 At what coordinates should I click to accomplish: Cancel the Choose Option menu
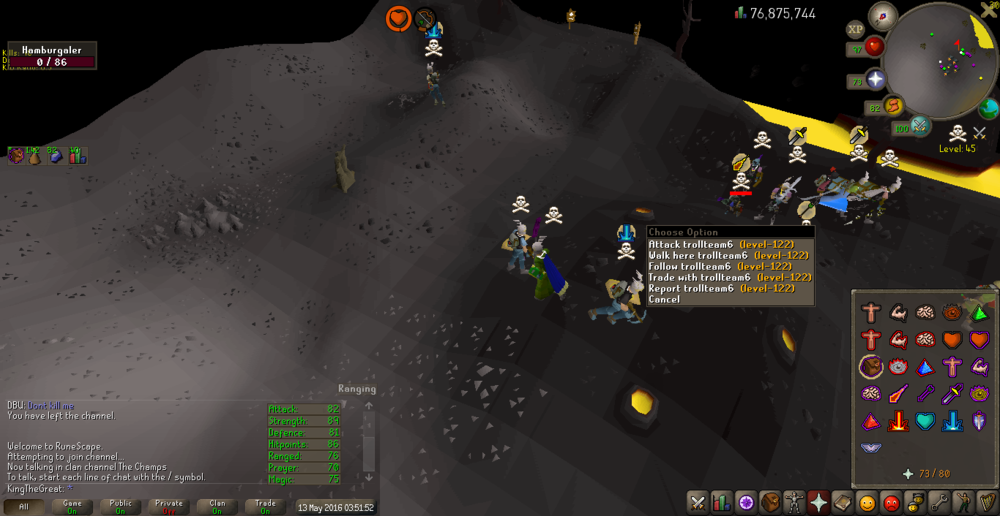[664, 299]
